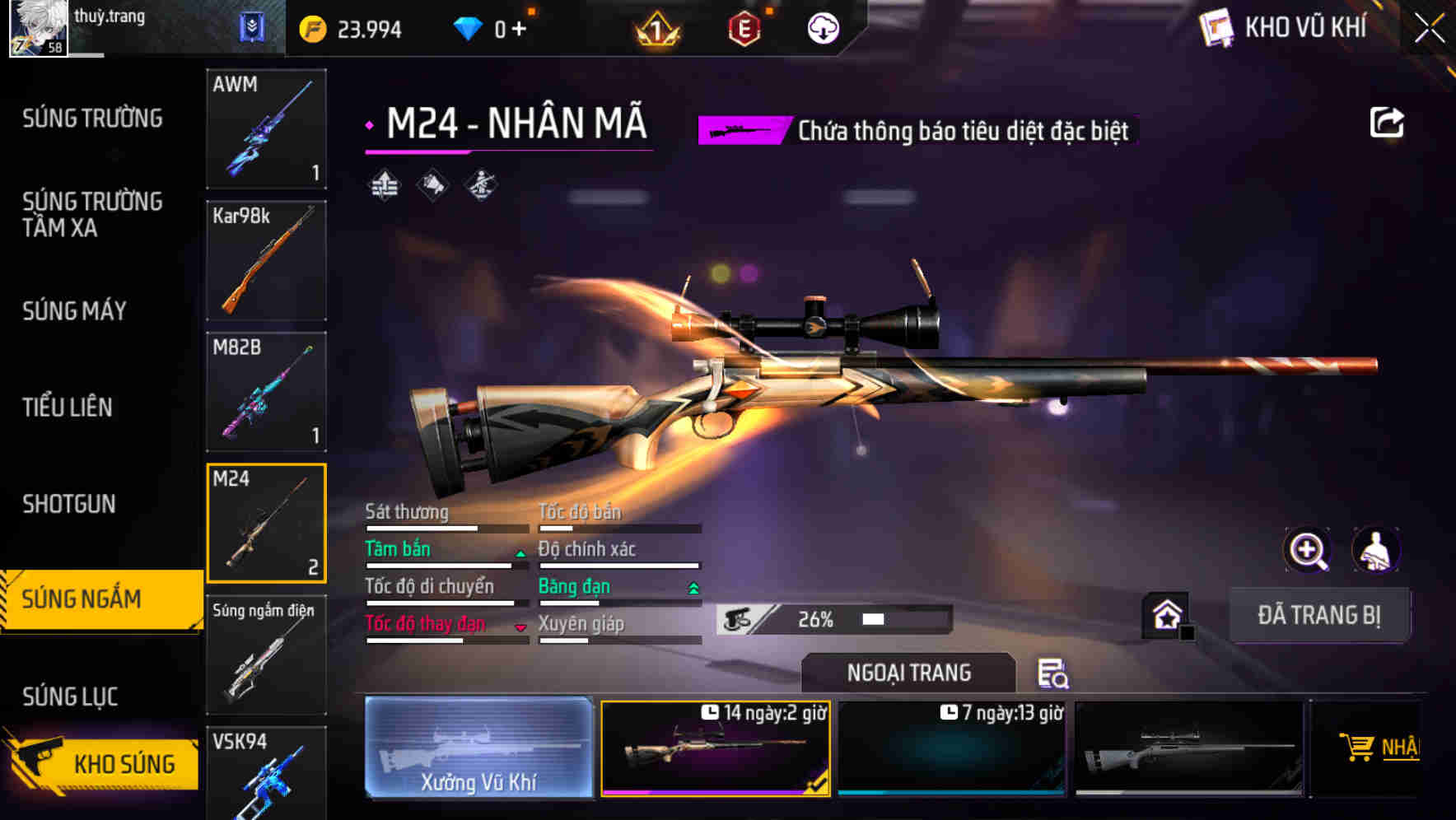Open the weapon zoom magnifier icon

click(1308, 550)
